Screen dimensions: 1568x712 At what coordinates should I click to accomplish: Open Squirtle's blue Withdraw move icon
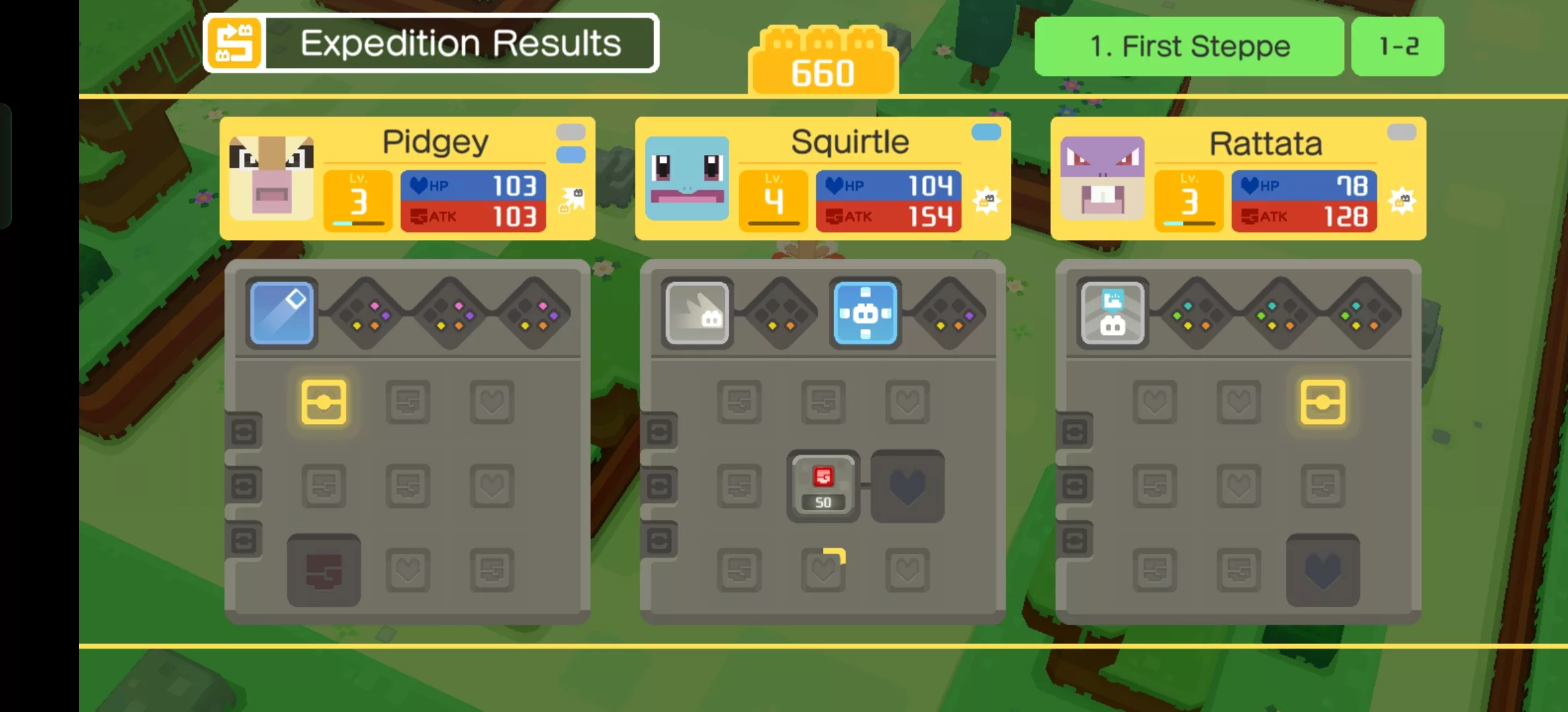pyautogui.click(x=866, y=312)
